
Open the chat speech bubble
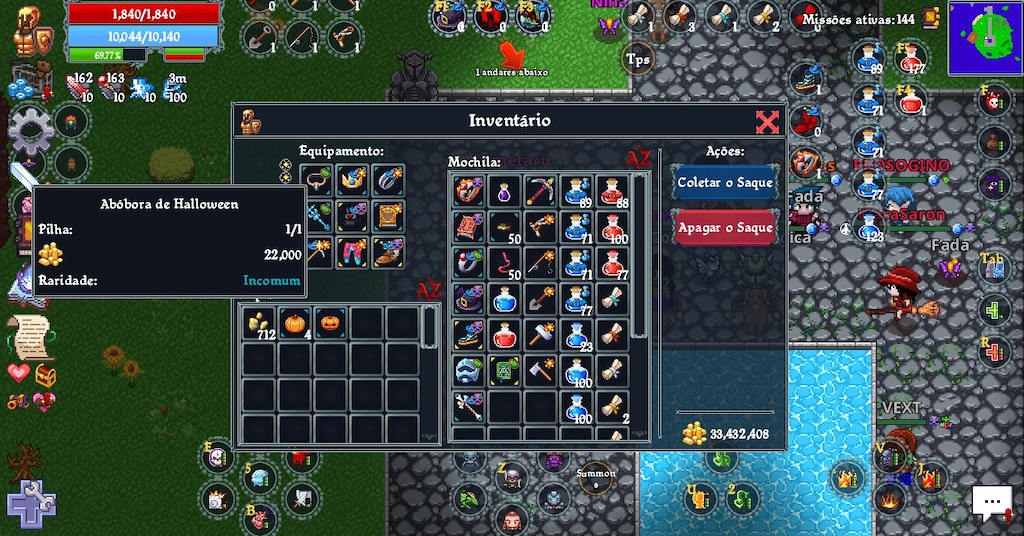coord(993,501)
